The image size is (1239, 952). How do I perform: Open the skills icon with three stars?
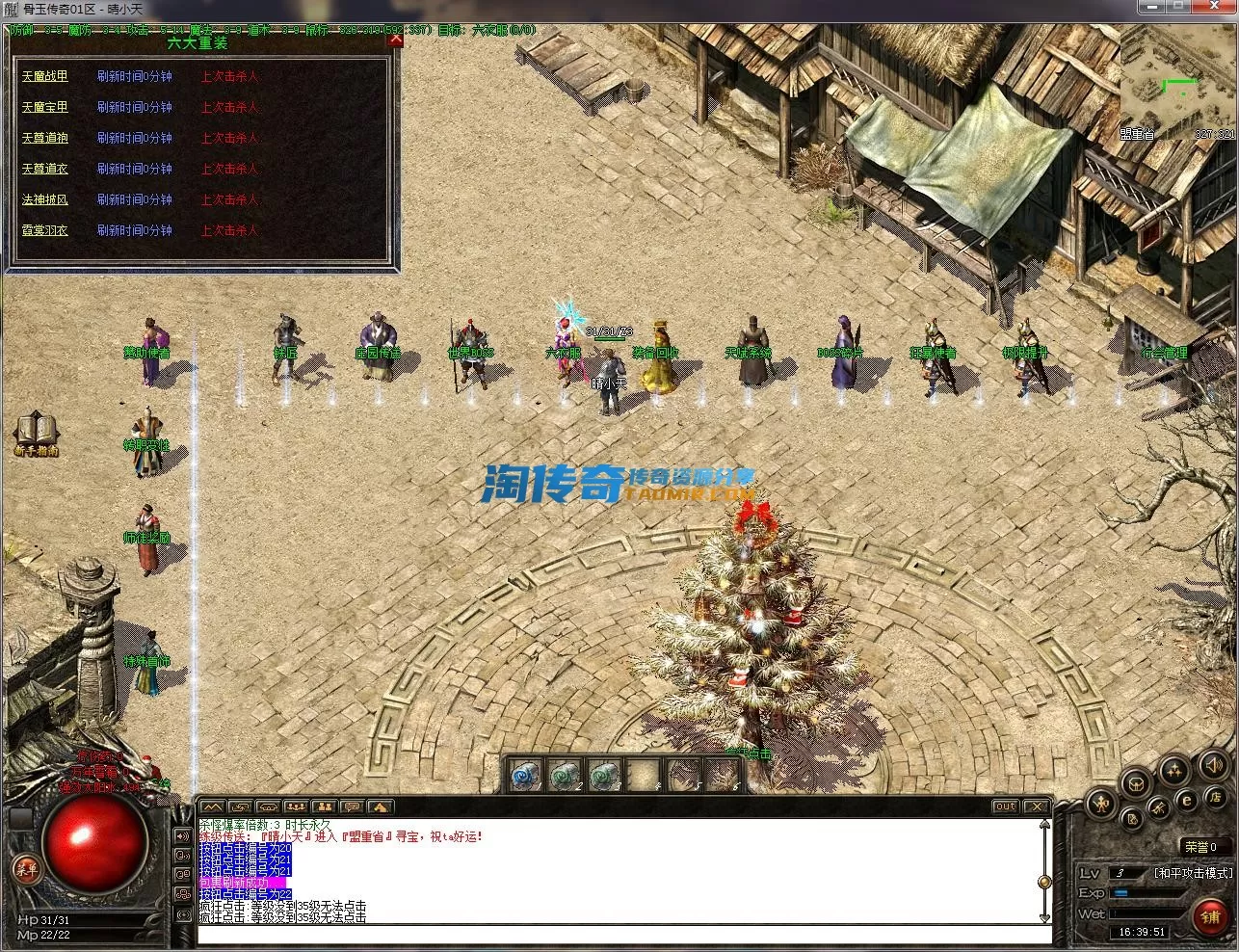(x=1173, y=769)
